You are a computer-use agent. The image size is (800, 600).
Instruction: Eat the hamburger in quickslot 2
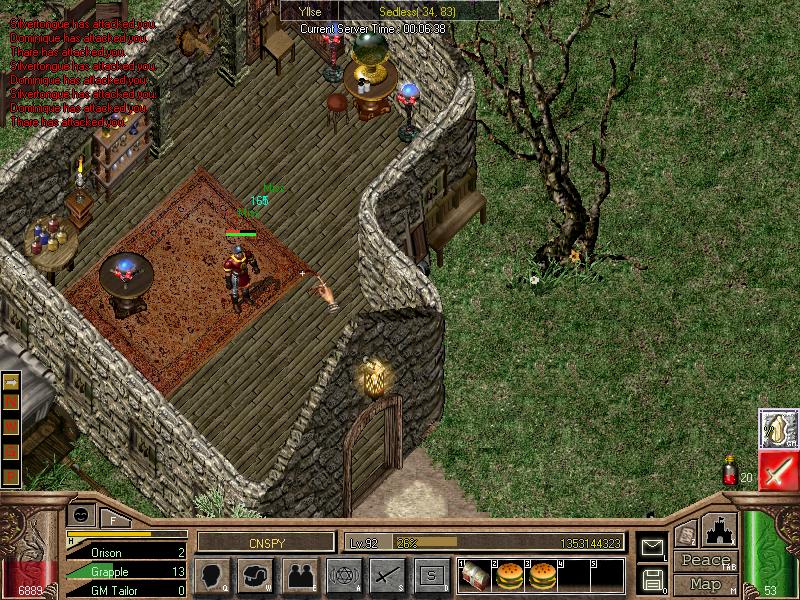click(509, 575)
